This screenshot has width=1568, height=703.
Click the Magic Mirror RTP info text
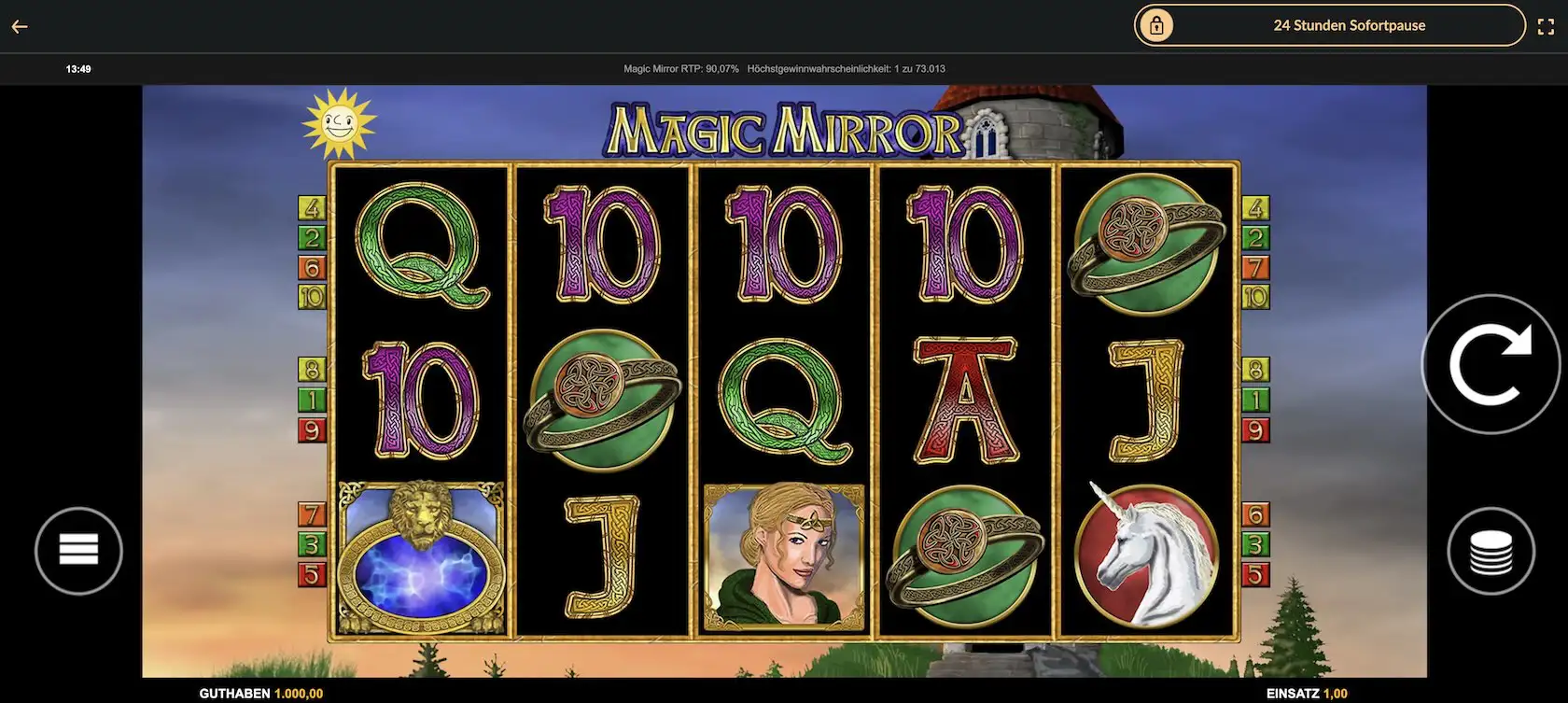pos(679,68)
